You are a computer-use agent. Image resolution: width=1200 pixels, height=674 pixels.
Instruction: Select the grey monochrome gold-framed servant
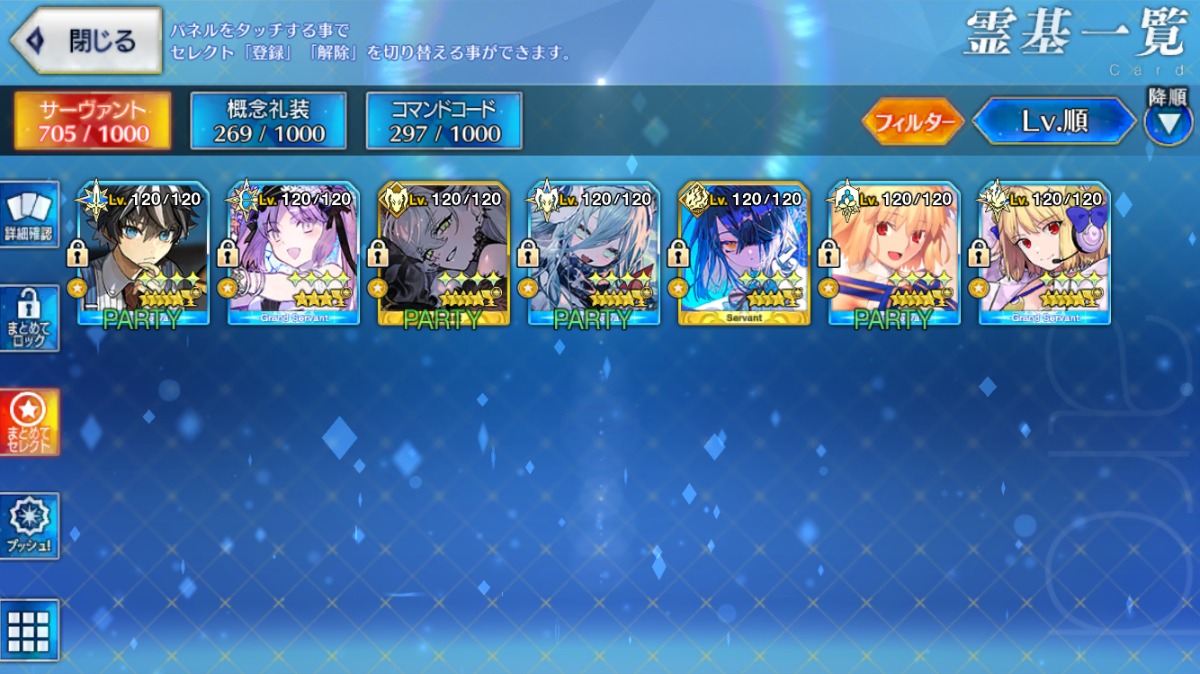(x=444, y=255)
